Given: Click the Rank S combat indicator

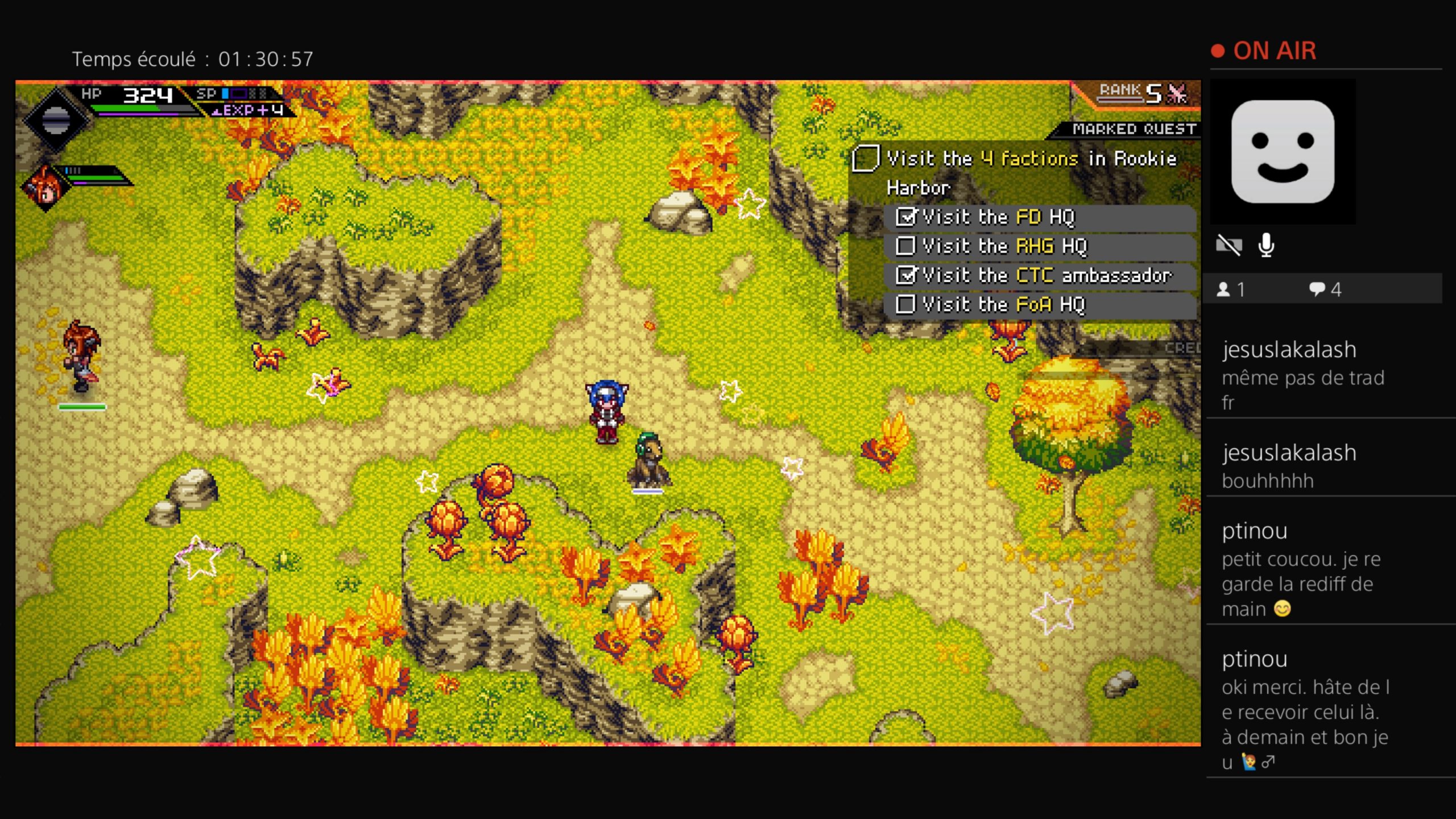Looking at the screenshot, I should (x=1143, y=93).
